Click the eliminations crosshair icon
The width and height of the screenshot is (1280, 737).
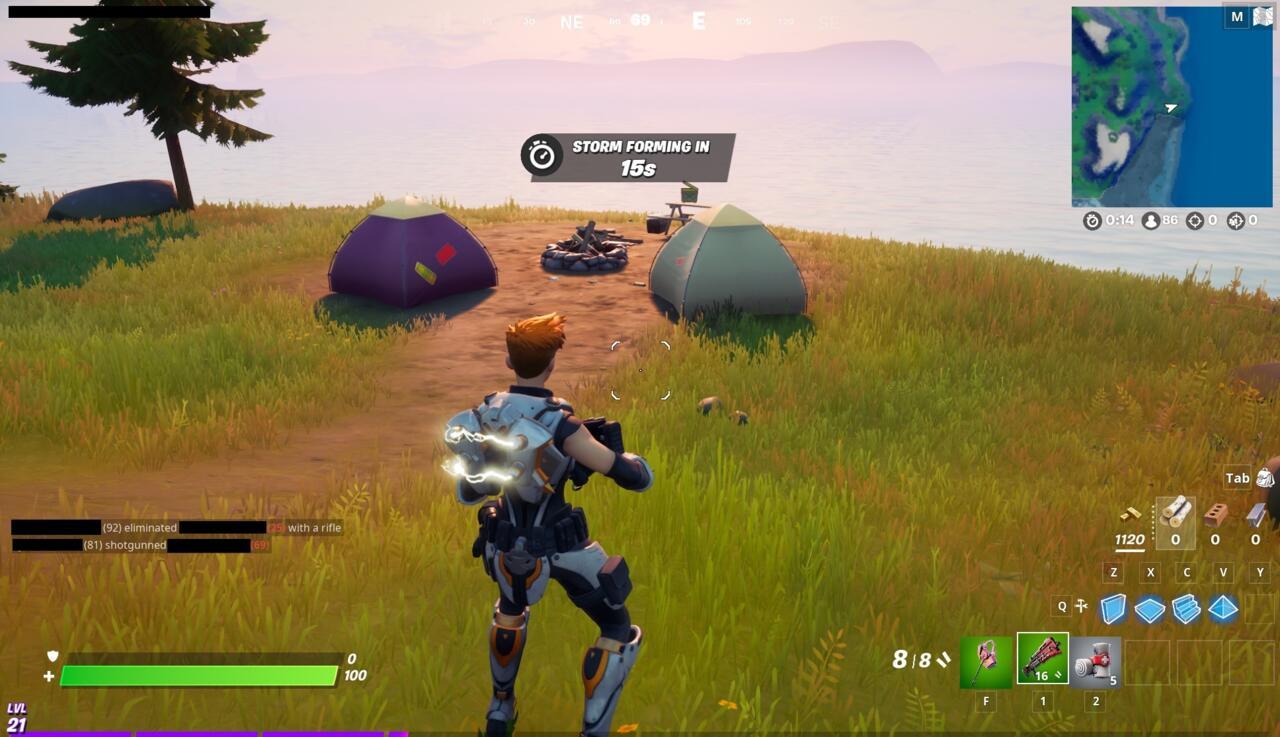pos(1195,220)
